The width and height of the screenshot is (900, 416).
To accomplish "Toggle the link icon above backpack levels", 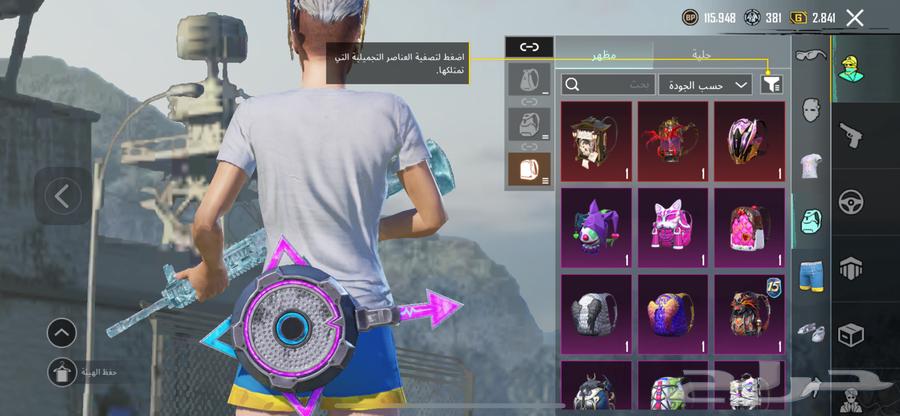I will [529, 48].
